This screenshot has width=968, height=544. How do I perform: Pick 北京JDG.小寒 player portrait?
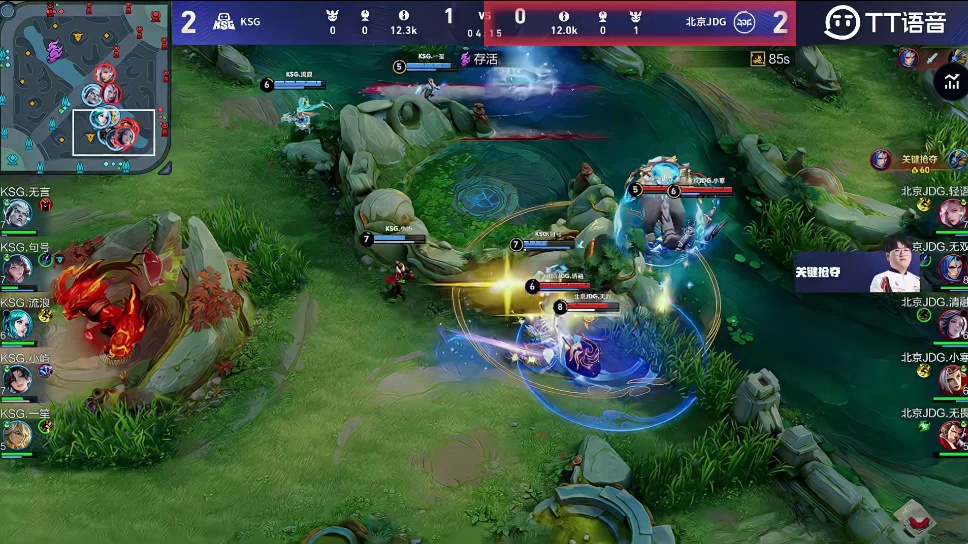952,379
